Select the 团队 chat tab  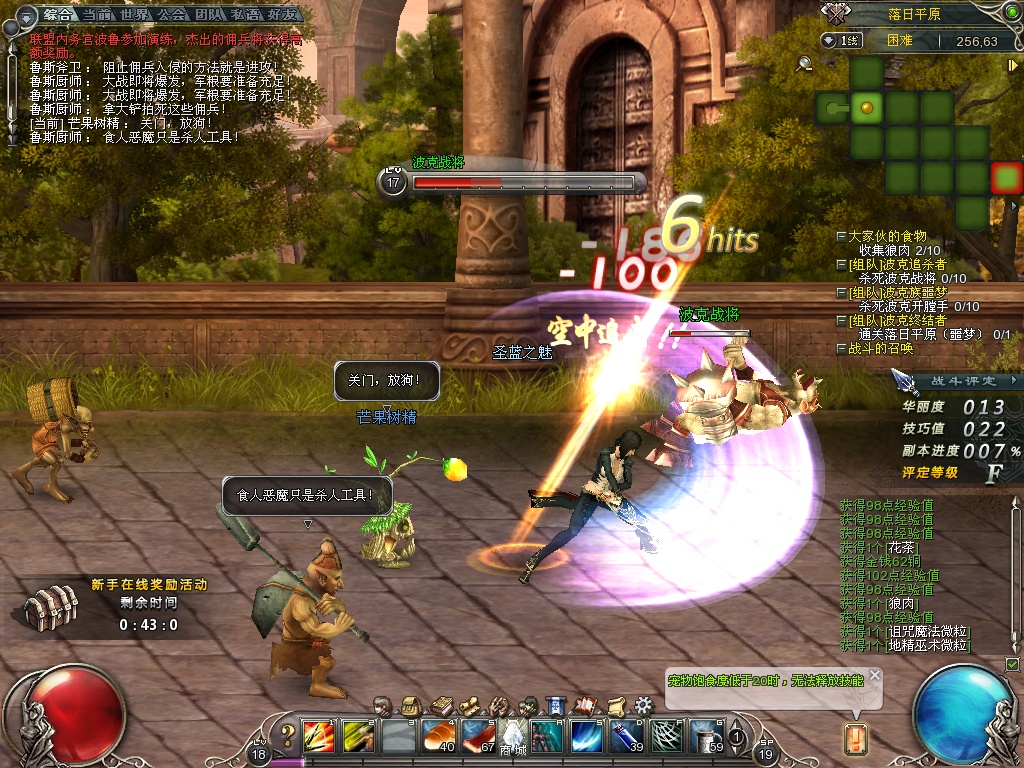[210, 14]
